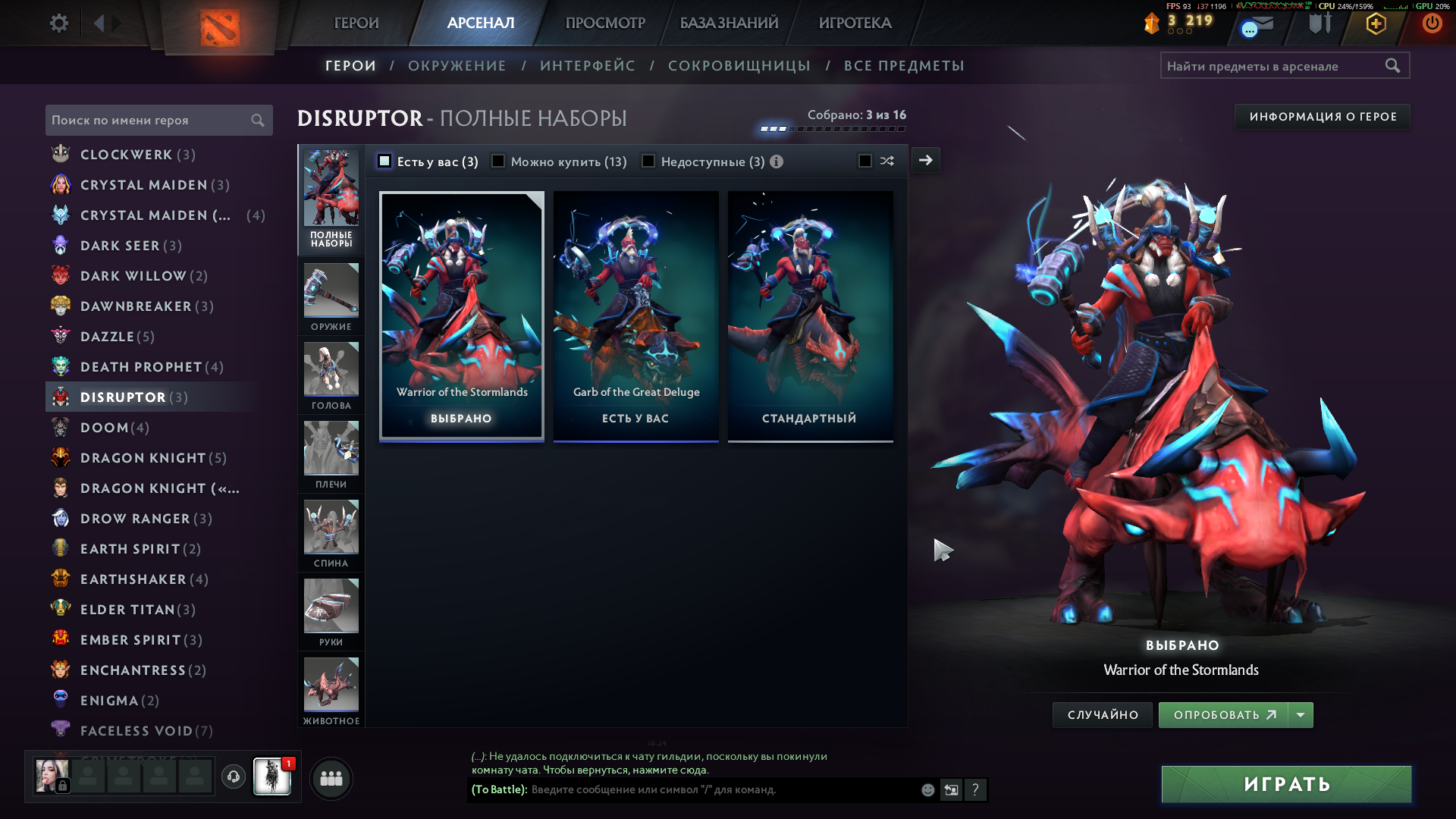Toggle the Есть у вас filter checkbox
Screen dimensions: 1456x819
[x=384, y=161]
